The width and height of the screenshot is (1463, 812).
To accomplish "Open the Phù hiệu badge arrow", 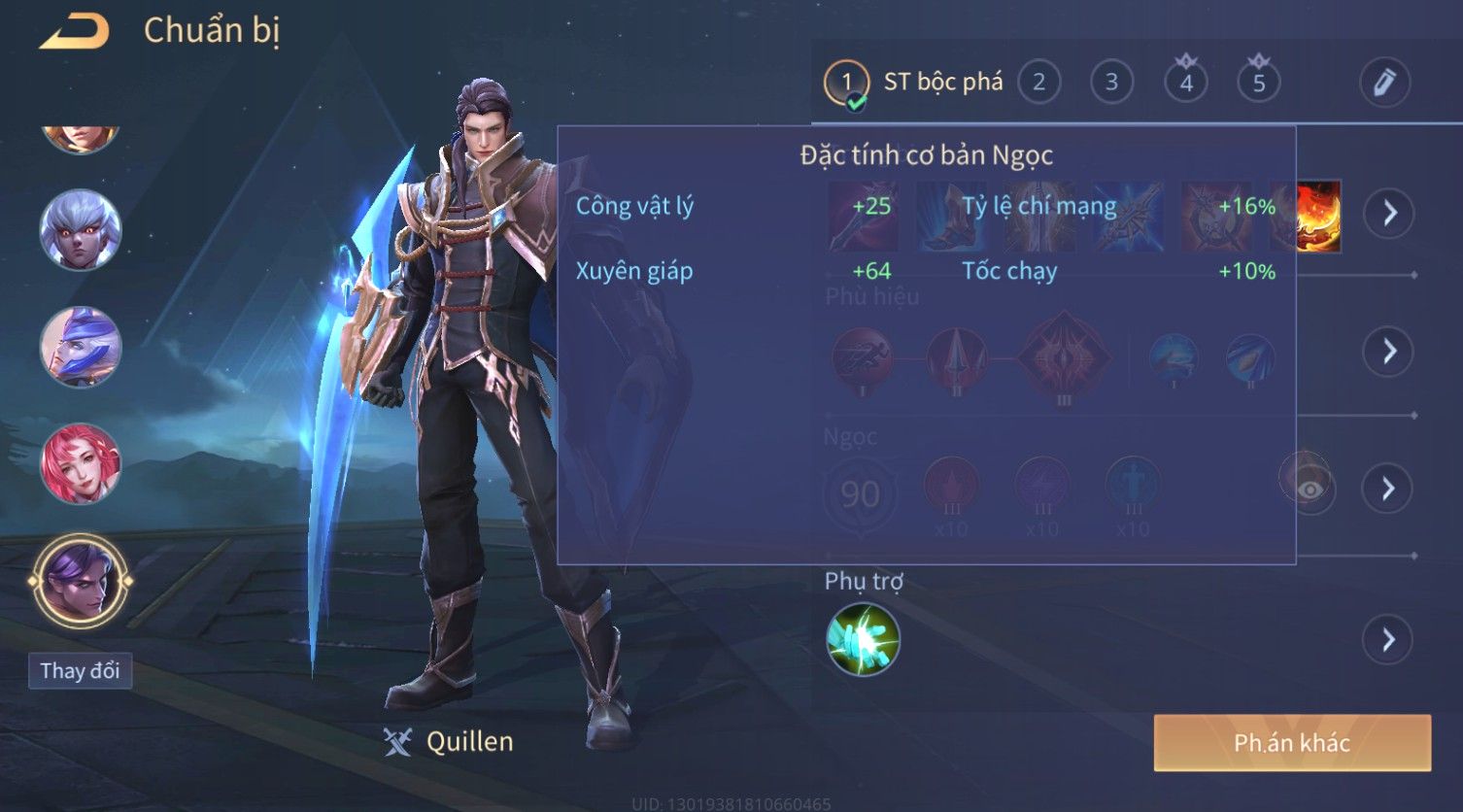I will [x=1388, y=351].
